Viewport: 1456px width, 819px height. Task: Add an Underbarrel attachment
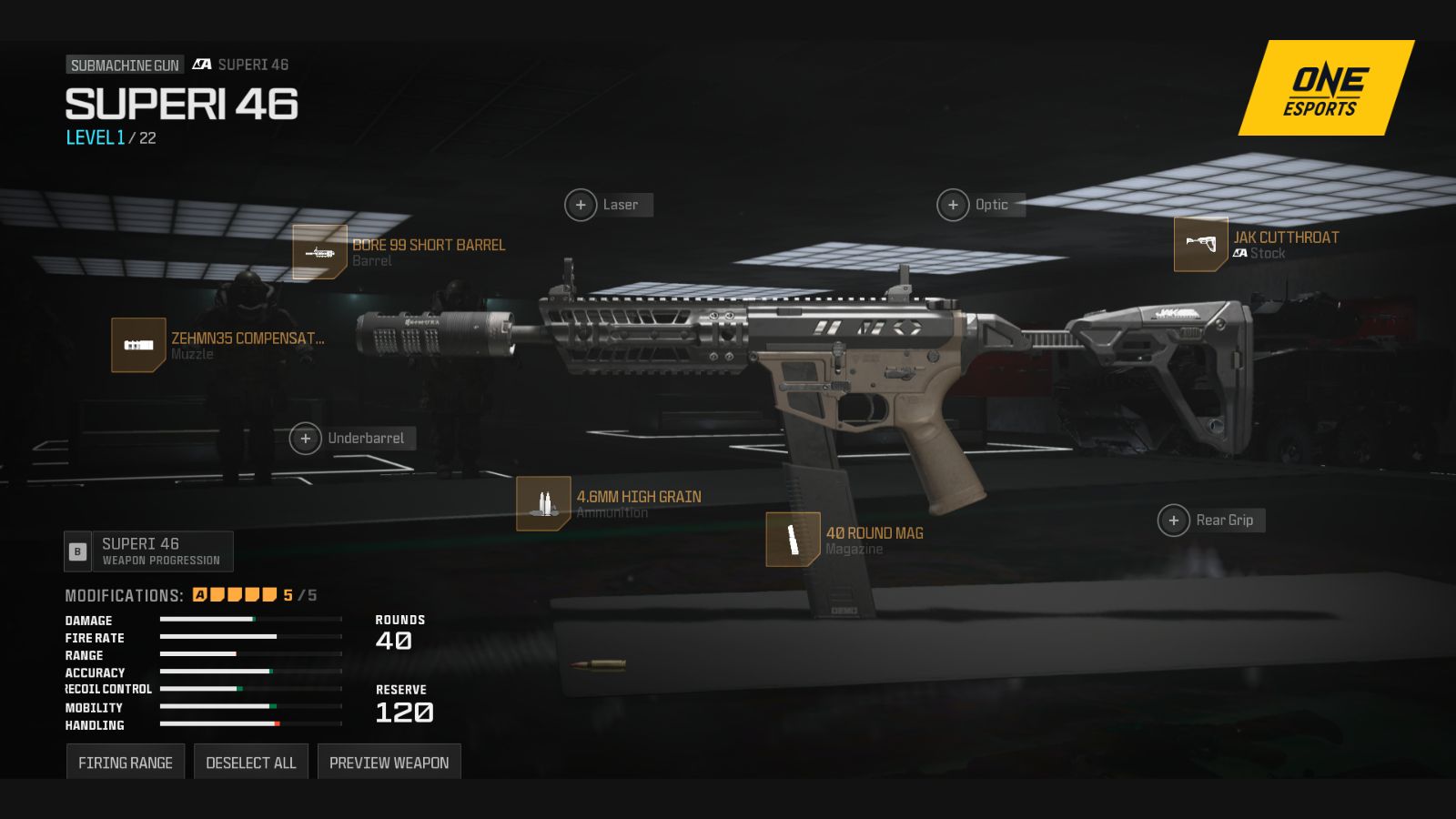305,438
